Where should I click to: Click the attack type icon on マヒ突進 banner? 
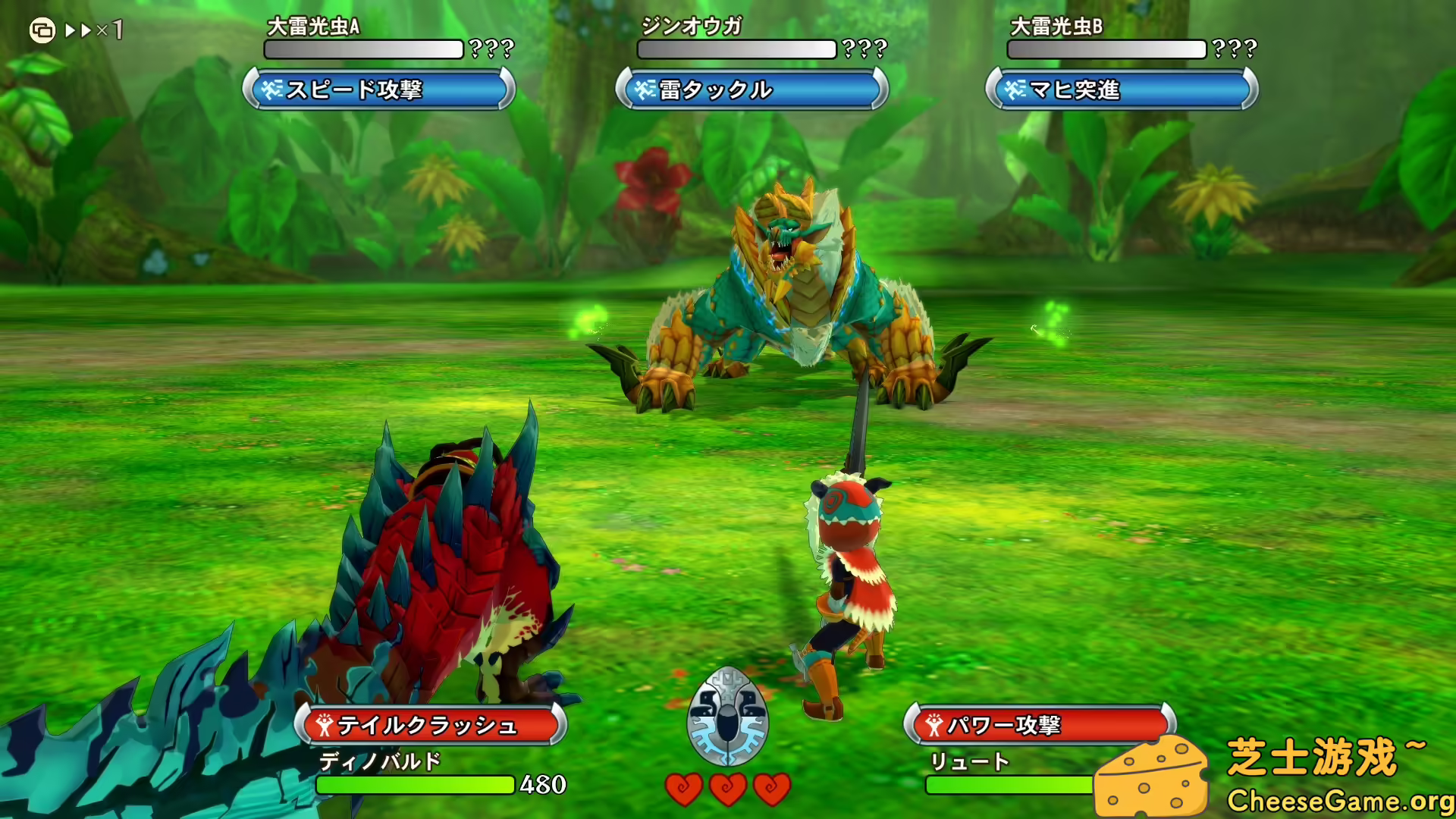tap(1015, 89)
